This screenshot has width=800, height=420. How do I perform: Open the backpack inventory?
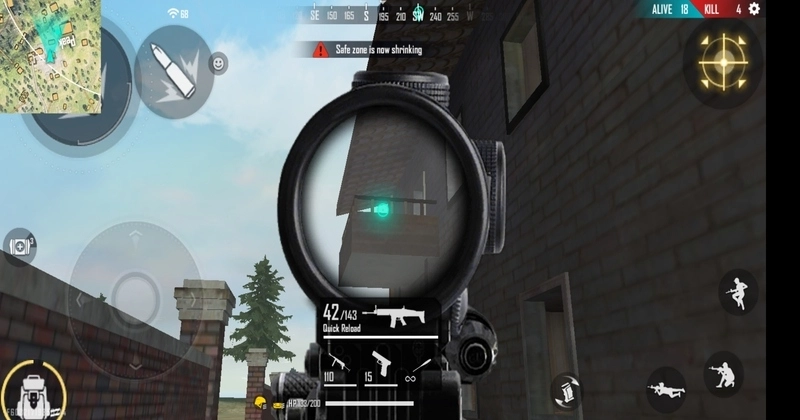point(31,388)
